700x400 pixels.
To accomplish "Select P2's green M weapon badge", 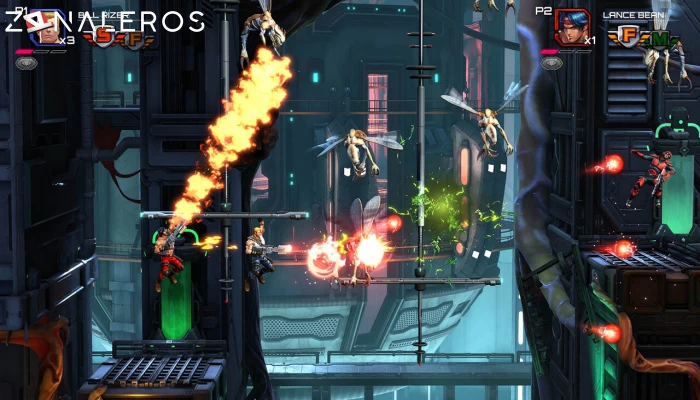I will (659, 37).
